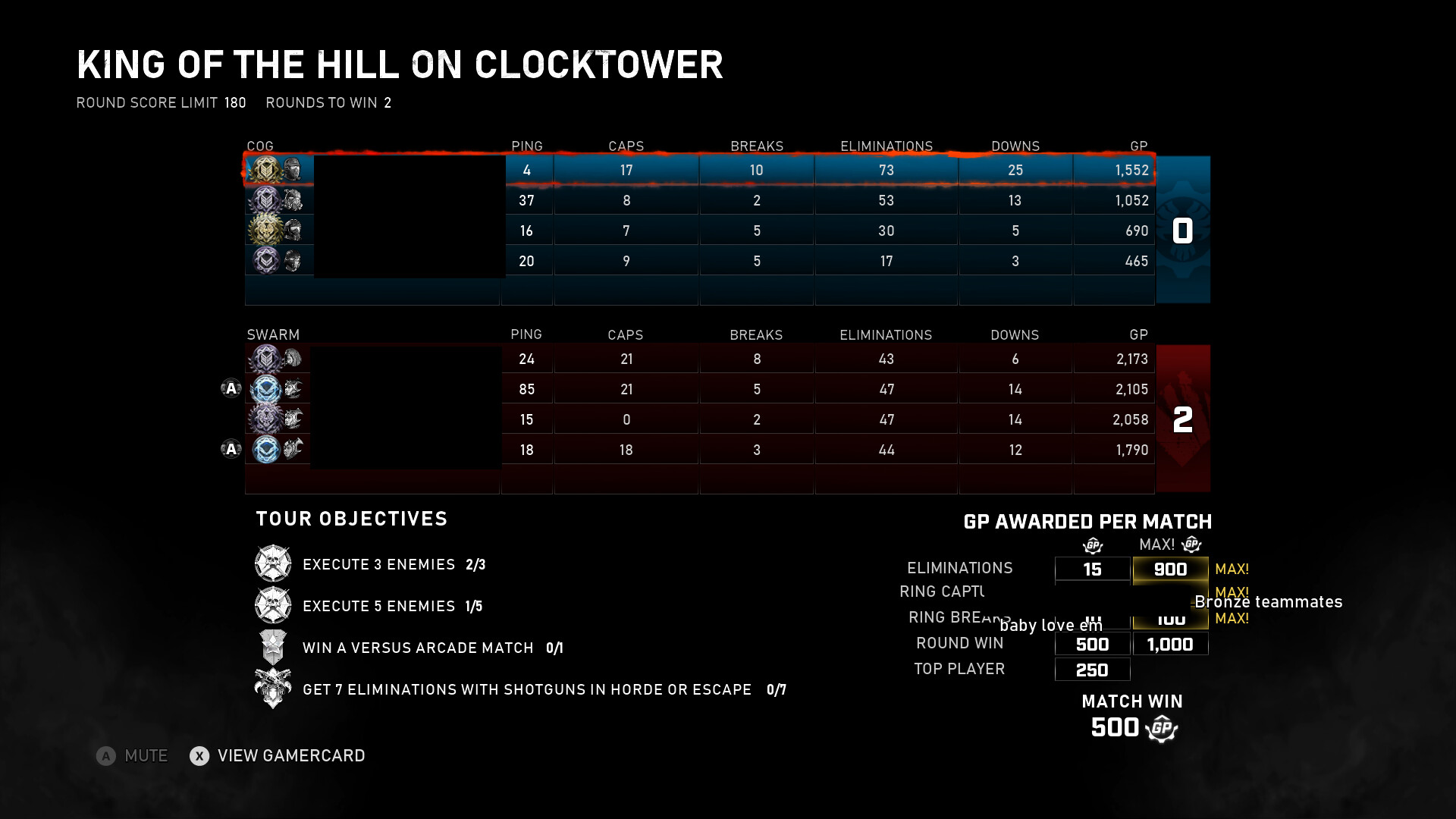This screenshot has height=819, width=1456.
Task: Highlight the COG player row with 465 GP
Action: tap(698, 261)
